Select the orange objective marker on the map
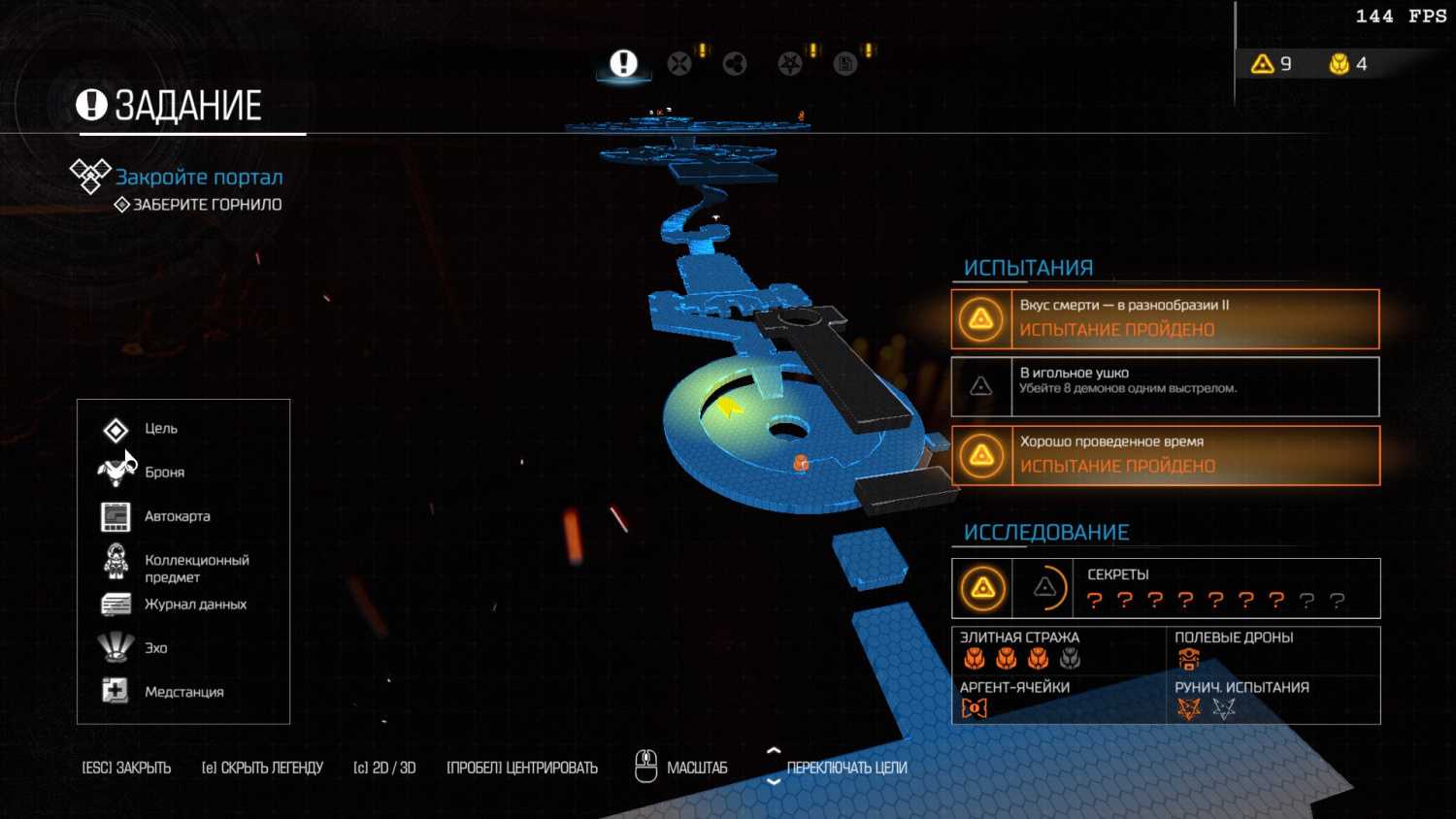 click(801, 464)
